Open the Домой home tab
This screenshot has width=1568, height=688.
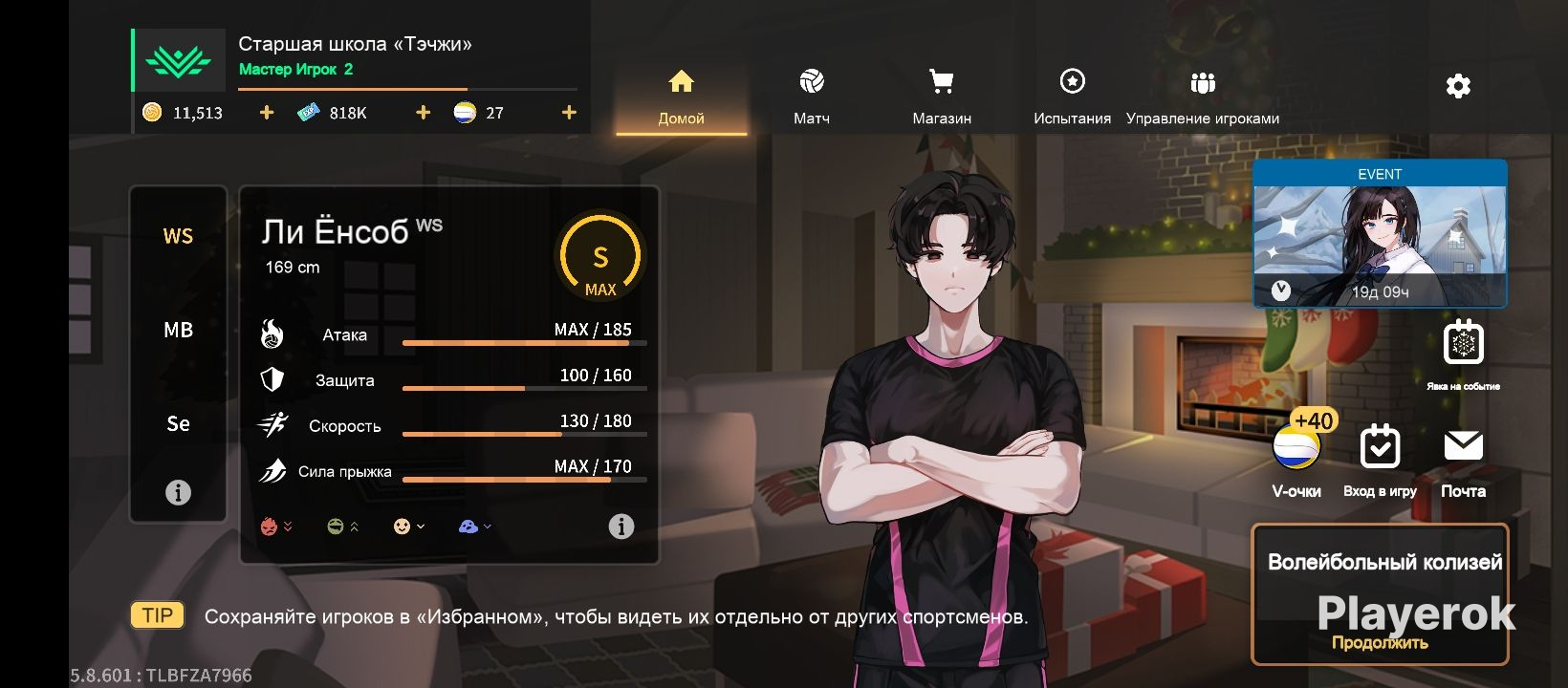click(x=681, y=97)
